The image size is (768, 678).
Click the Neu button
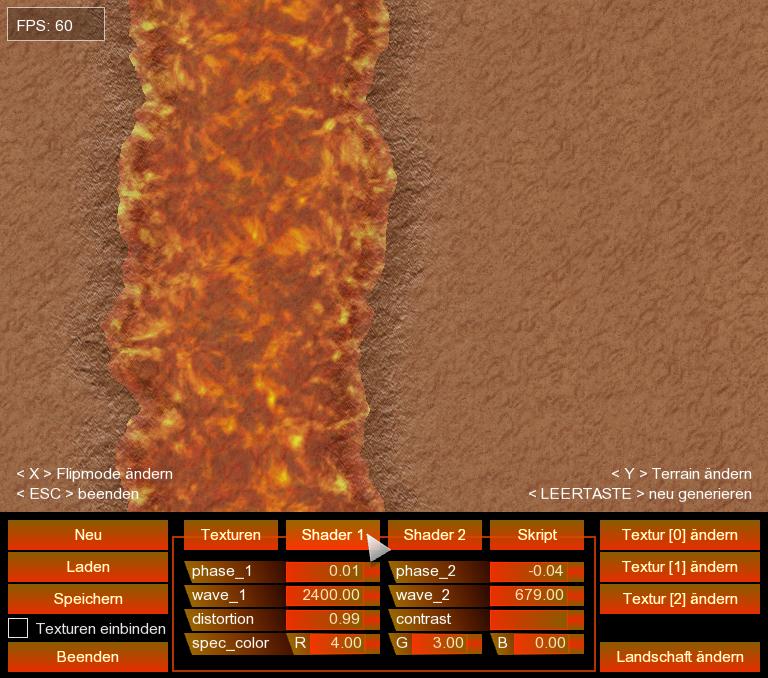coord(88,535)
